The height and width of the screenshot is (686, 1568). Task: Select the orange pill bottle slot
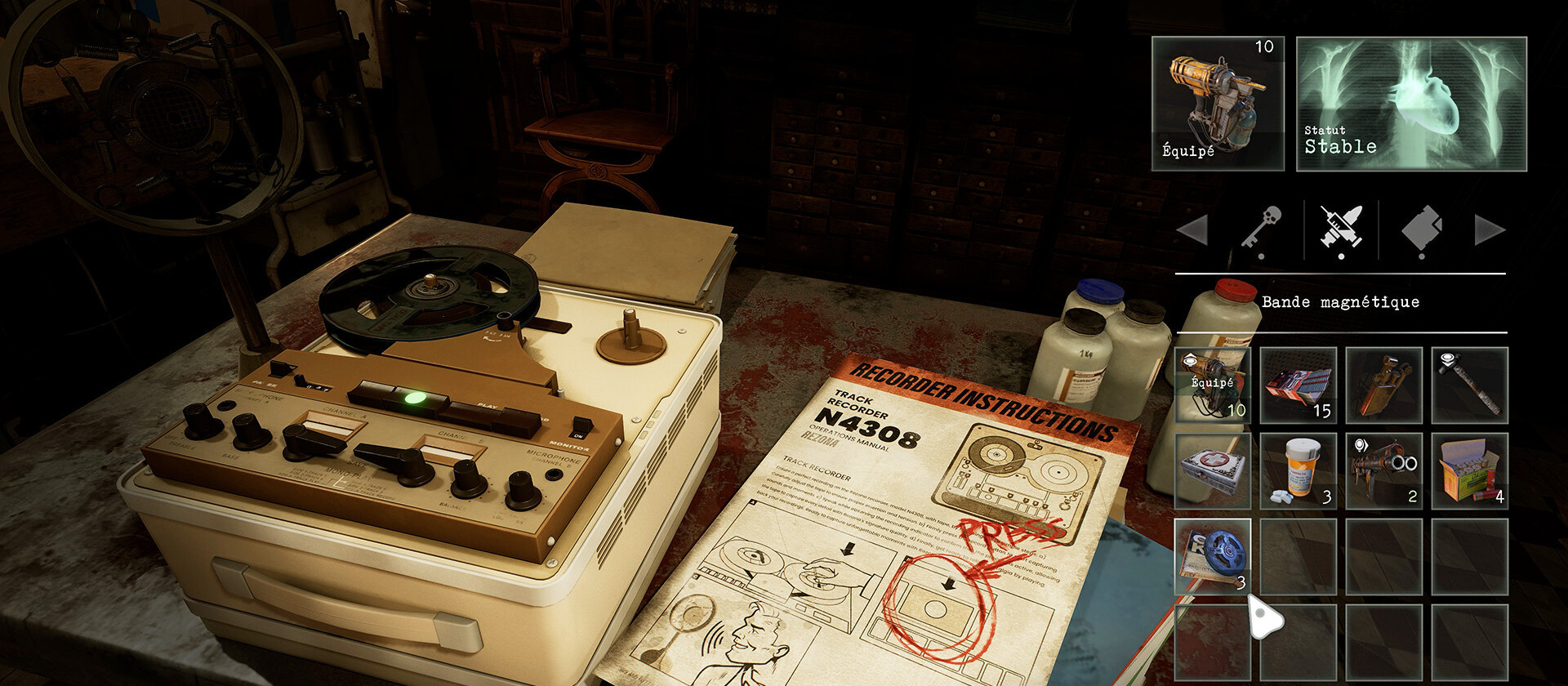coord(1298,470)
